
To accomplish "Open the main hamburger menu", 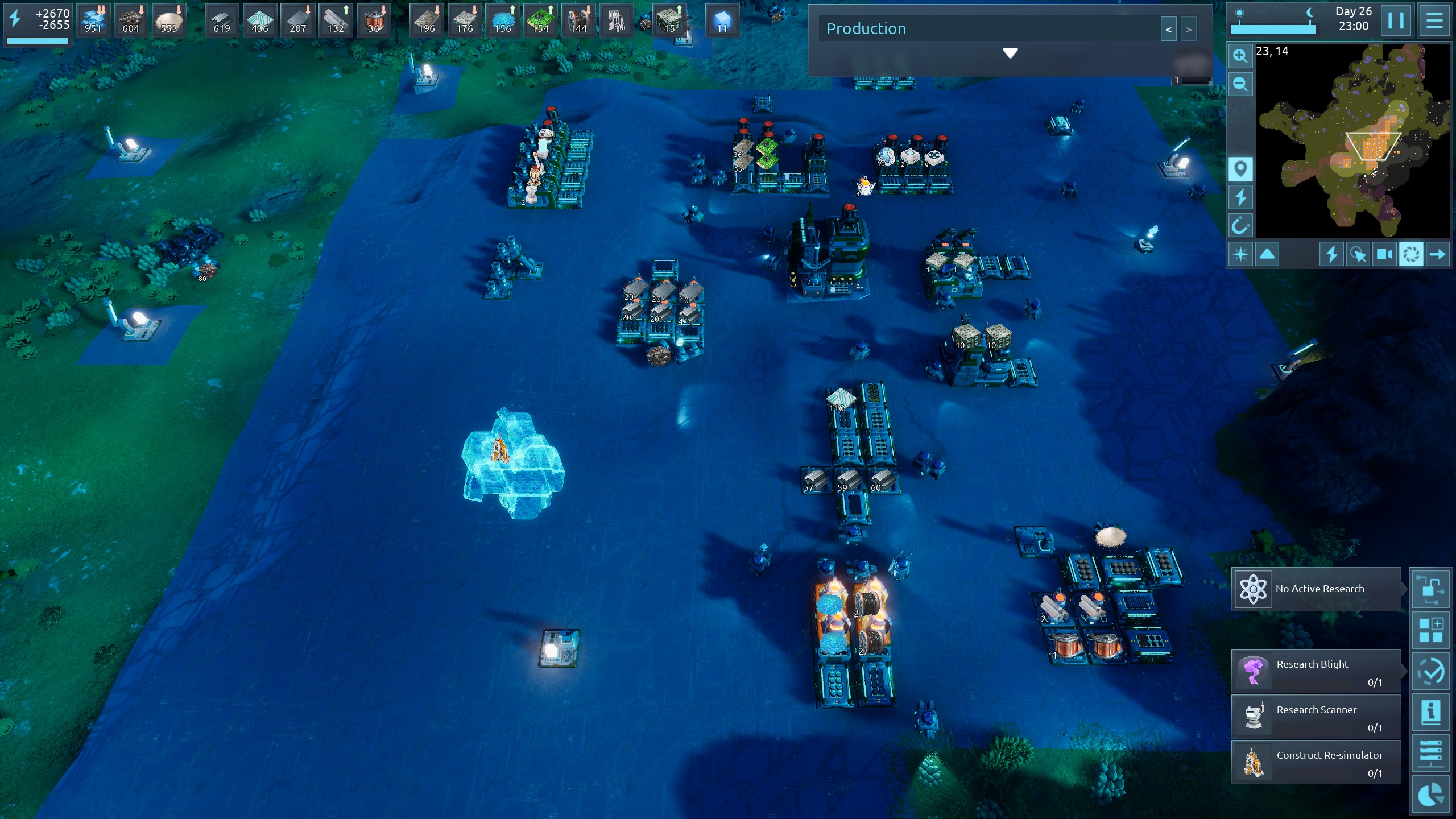I will (x=1434, y=21).
